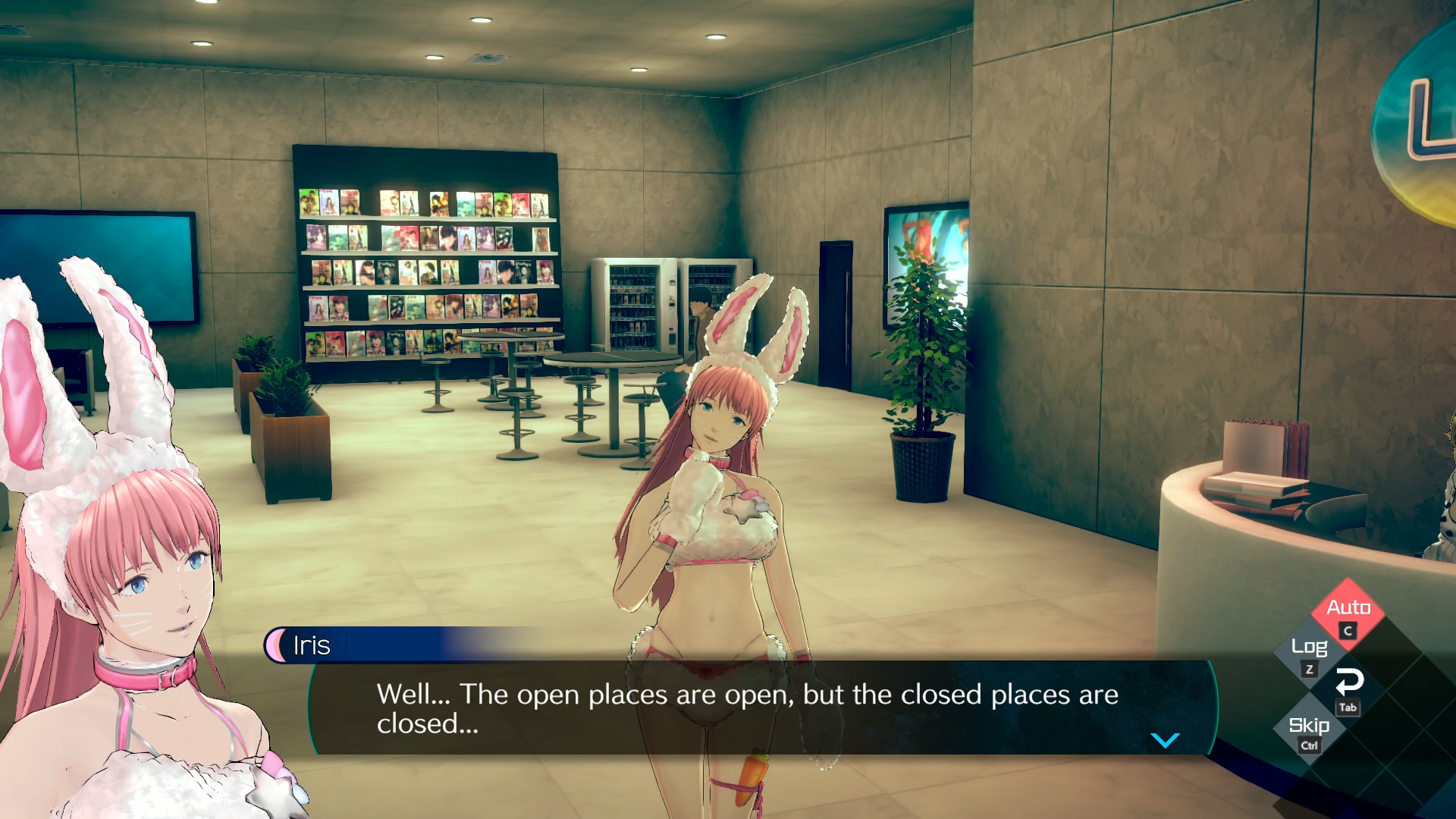Open the dialogue Log
The width and height of the screenshot is (1456, 819).
tap(1309, 649)
